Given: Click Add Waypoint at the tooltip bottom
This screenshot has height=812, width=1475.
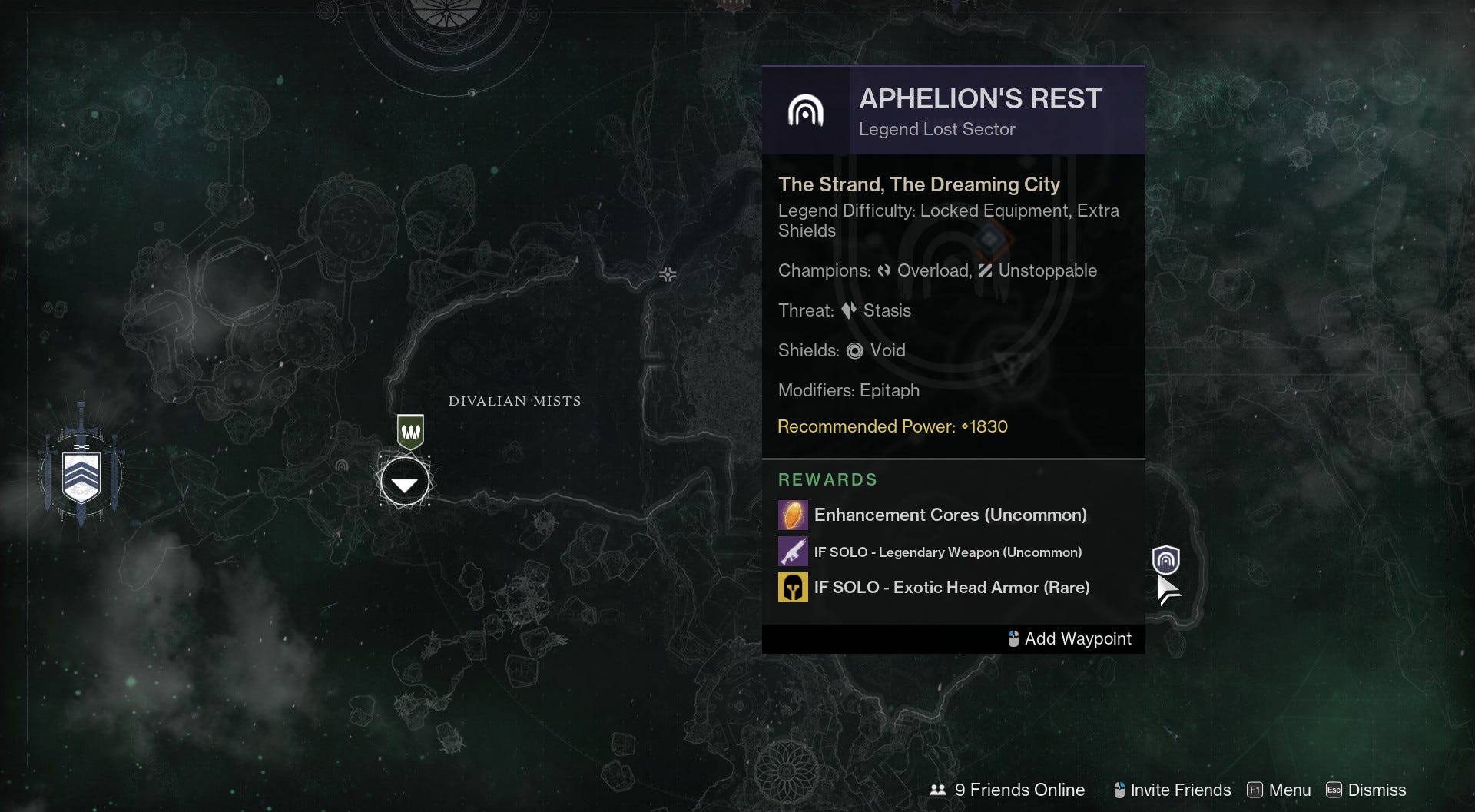Looking at the screenshot, I should [1069, 638].
